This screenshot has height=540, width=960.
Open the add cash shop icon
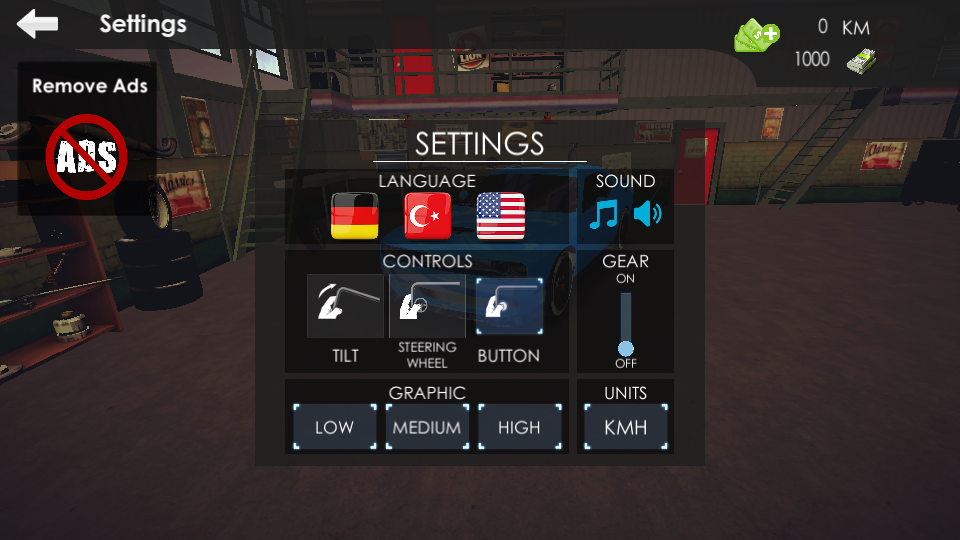coord(757,37)
